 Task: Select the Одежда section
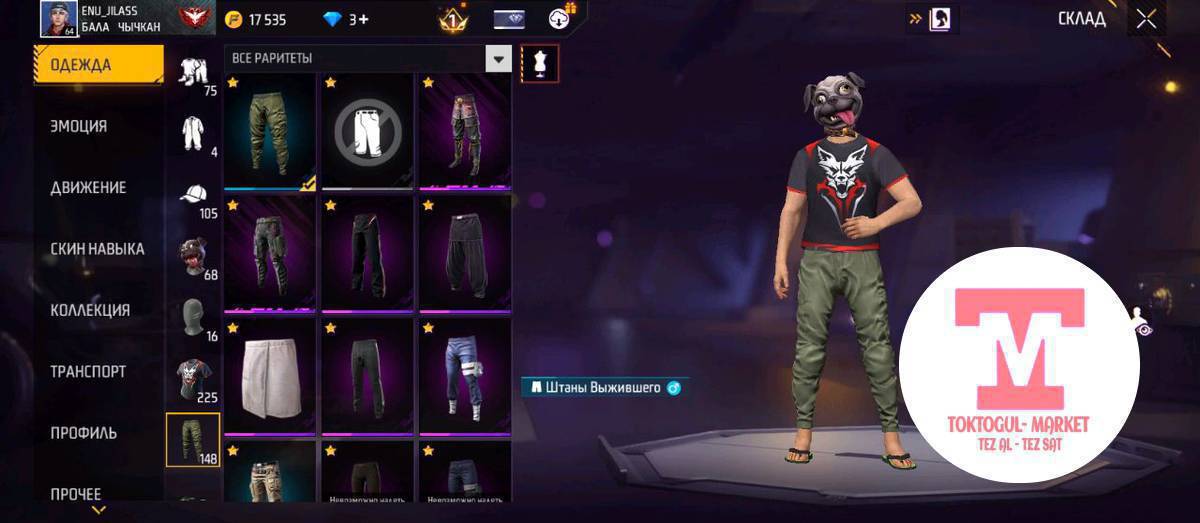coord(82,66)
